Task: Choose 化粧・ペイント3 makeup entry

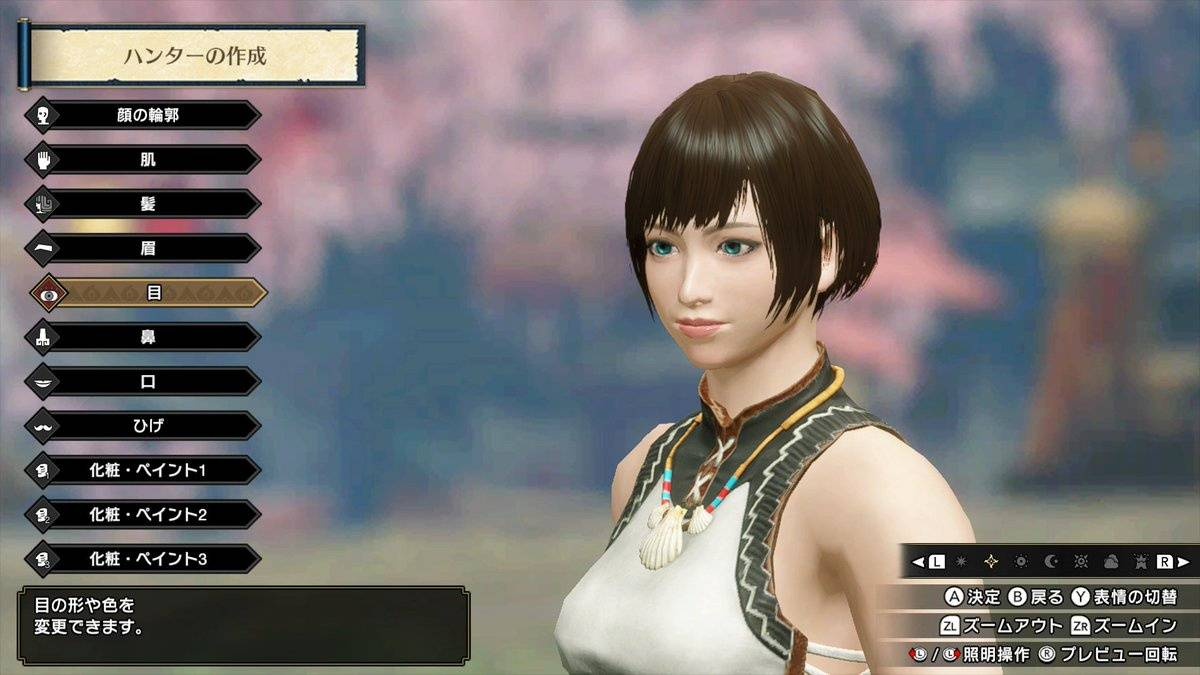Action: pos(147,558)
